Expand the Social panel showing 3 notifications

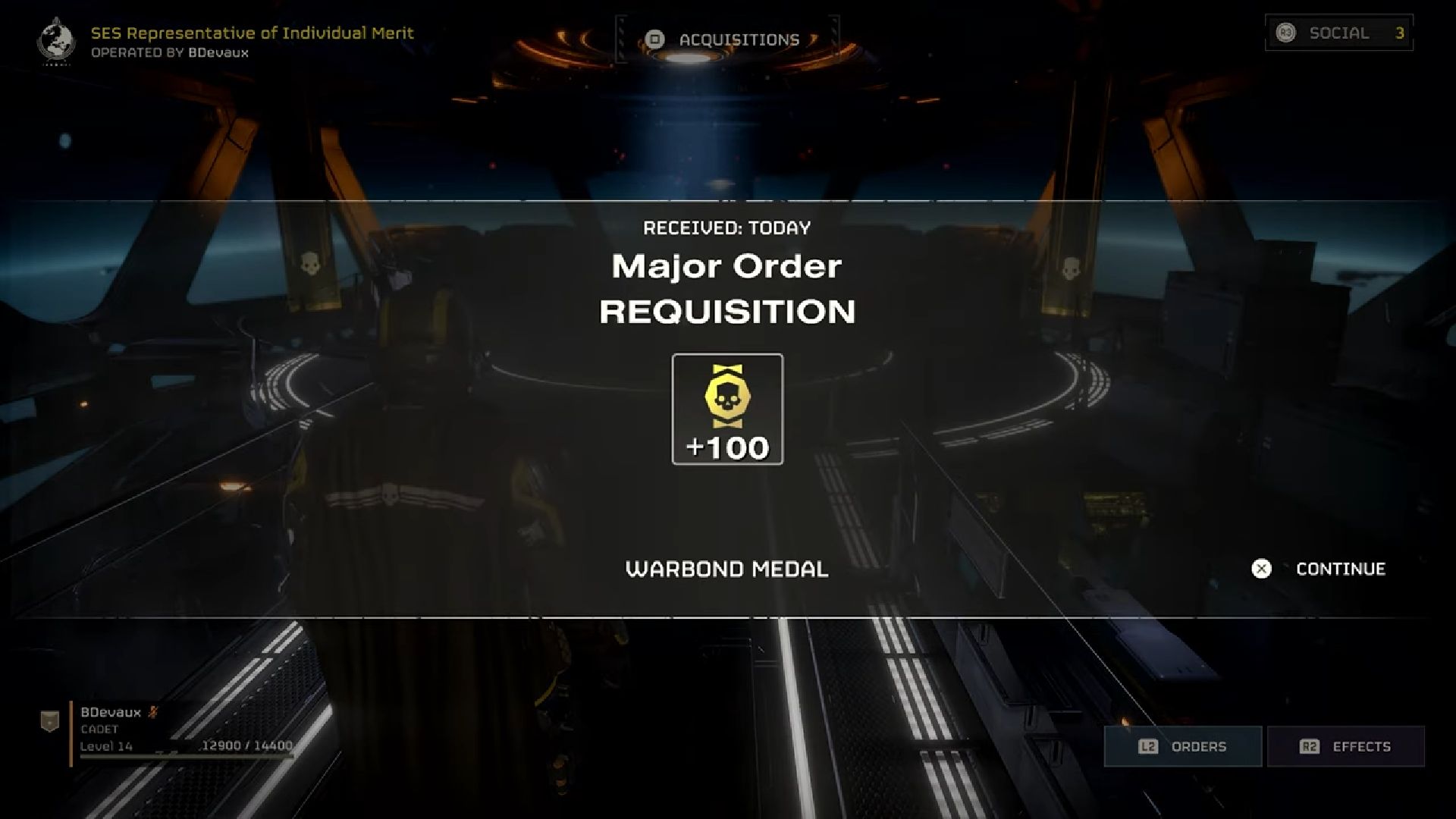pyautogui.click(x=1338, y=33)
